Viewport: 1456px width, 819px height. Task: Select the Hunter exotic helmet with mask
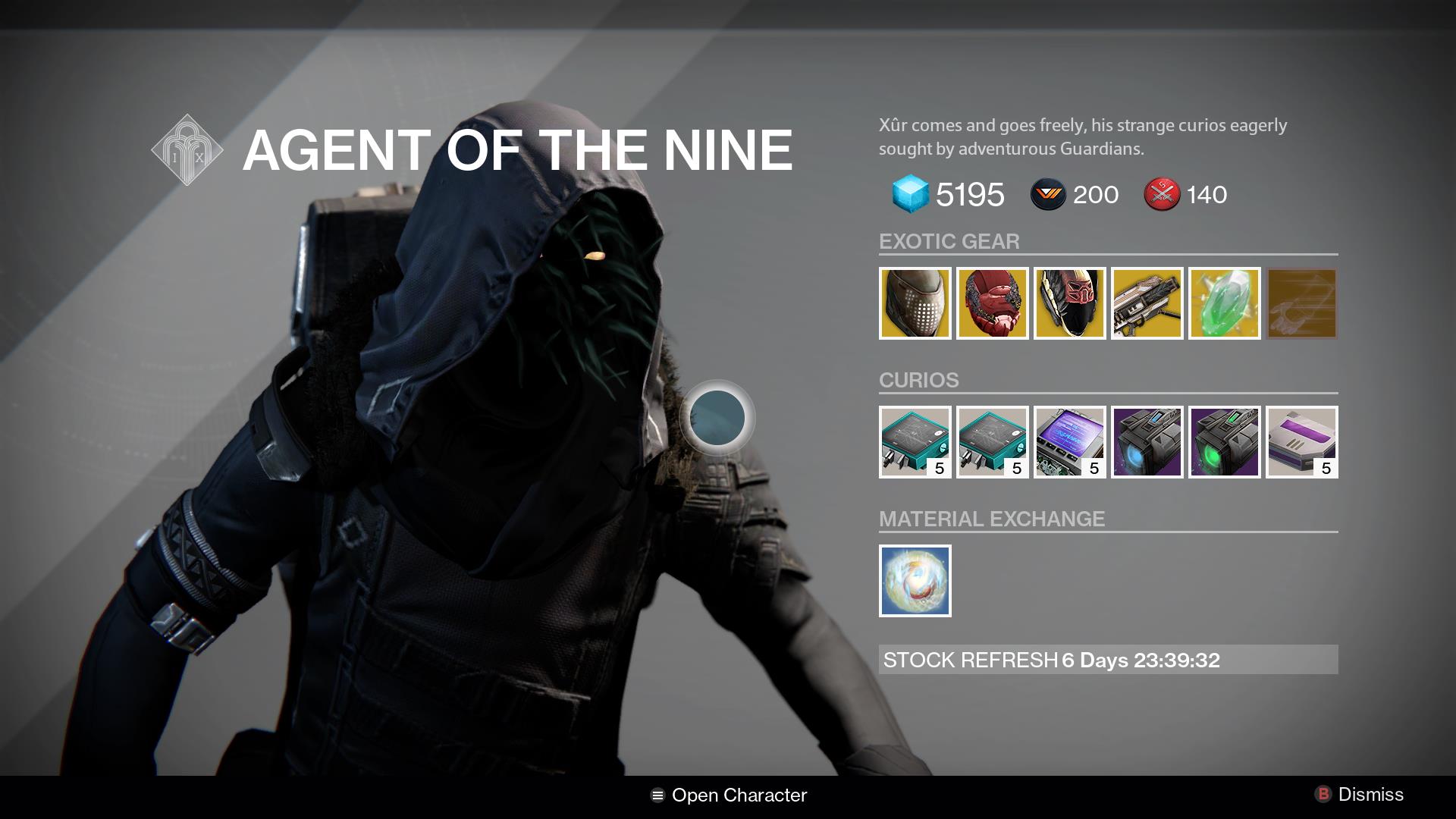(x=1069, y=303)
